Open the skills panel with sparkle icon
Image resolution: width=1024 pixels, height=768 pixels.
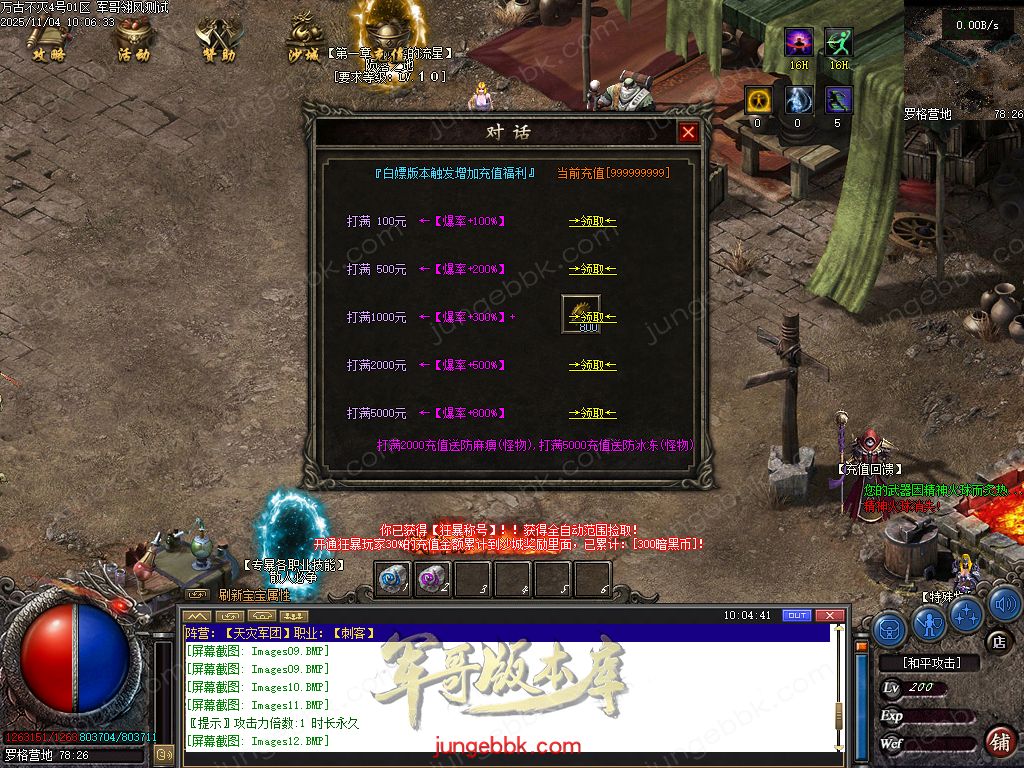(966, 614)
